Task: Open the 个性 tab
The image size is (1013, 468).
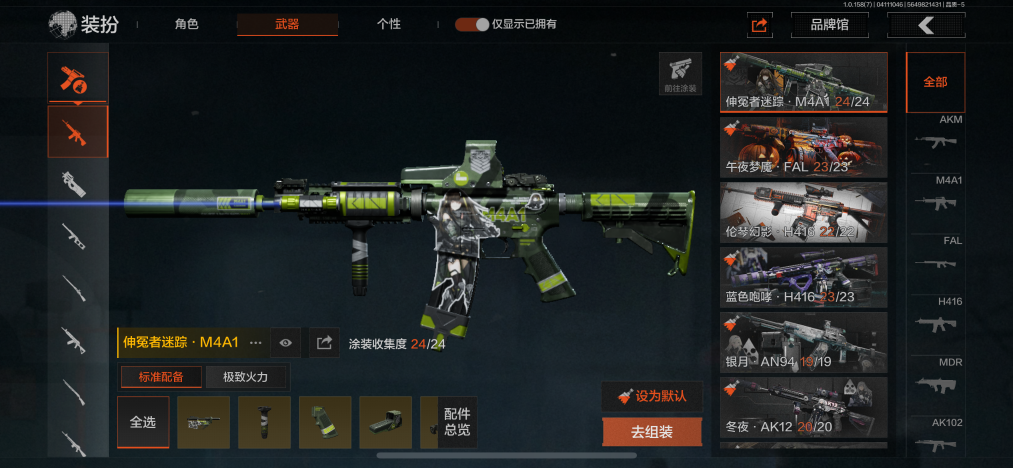Action: click(389, 24)
